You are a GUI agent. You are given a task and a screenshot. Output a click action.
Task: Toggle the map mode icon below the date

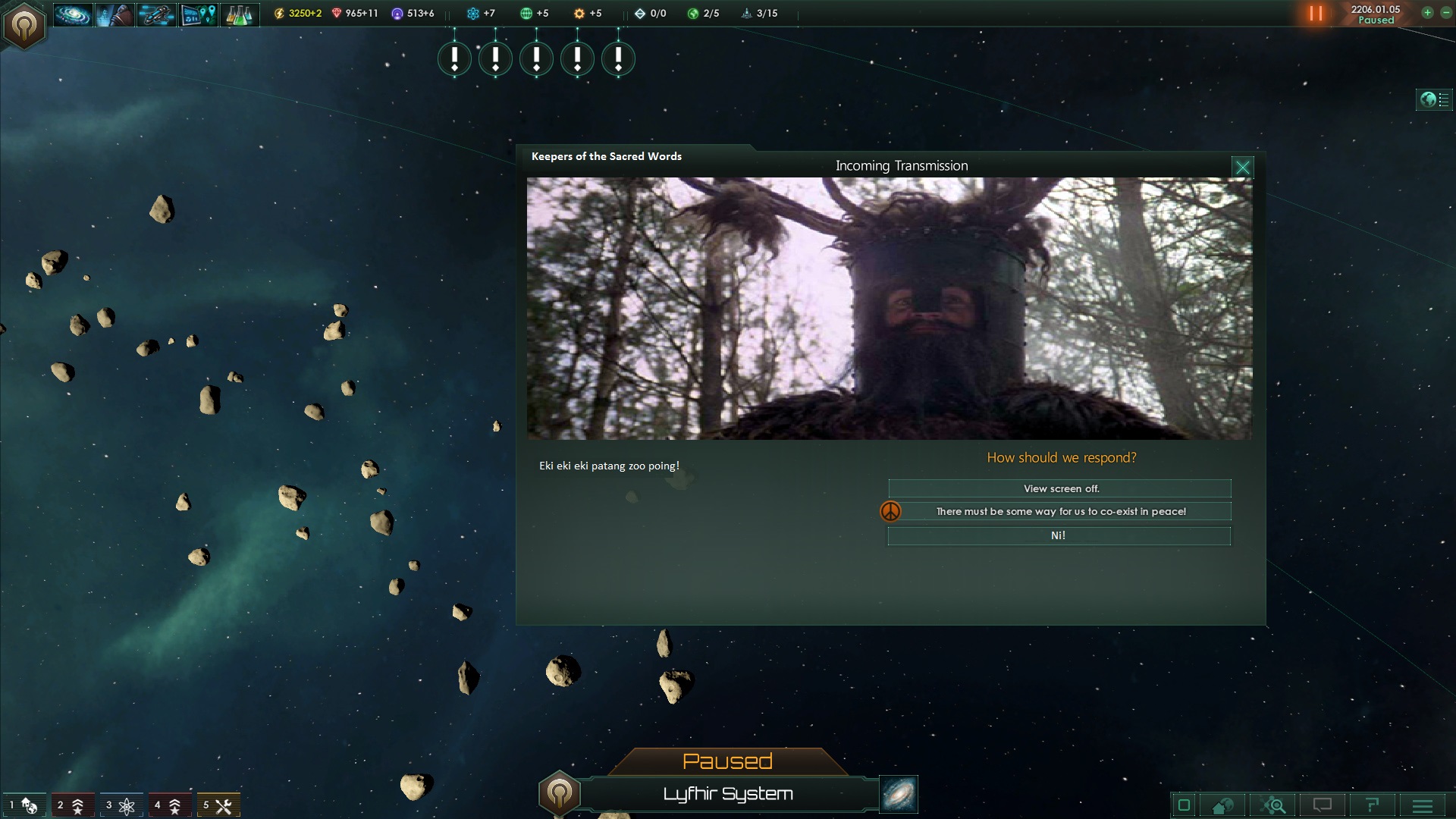[1427, 99]
